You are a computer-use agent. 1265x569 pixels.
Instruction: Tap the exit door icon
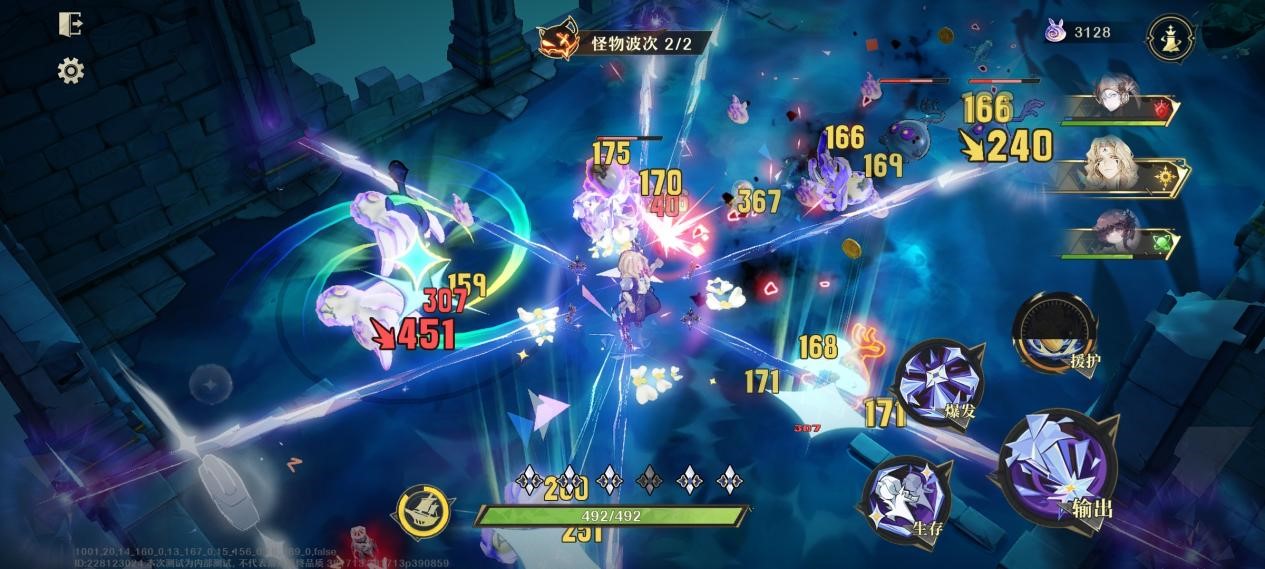tap(70, 25)
